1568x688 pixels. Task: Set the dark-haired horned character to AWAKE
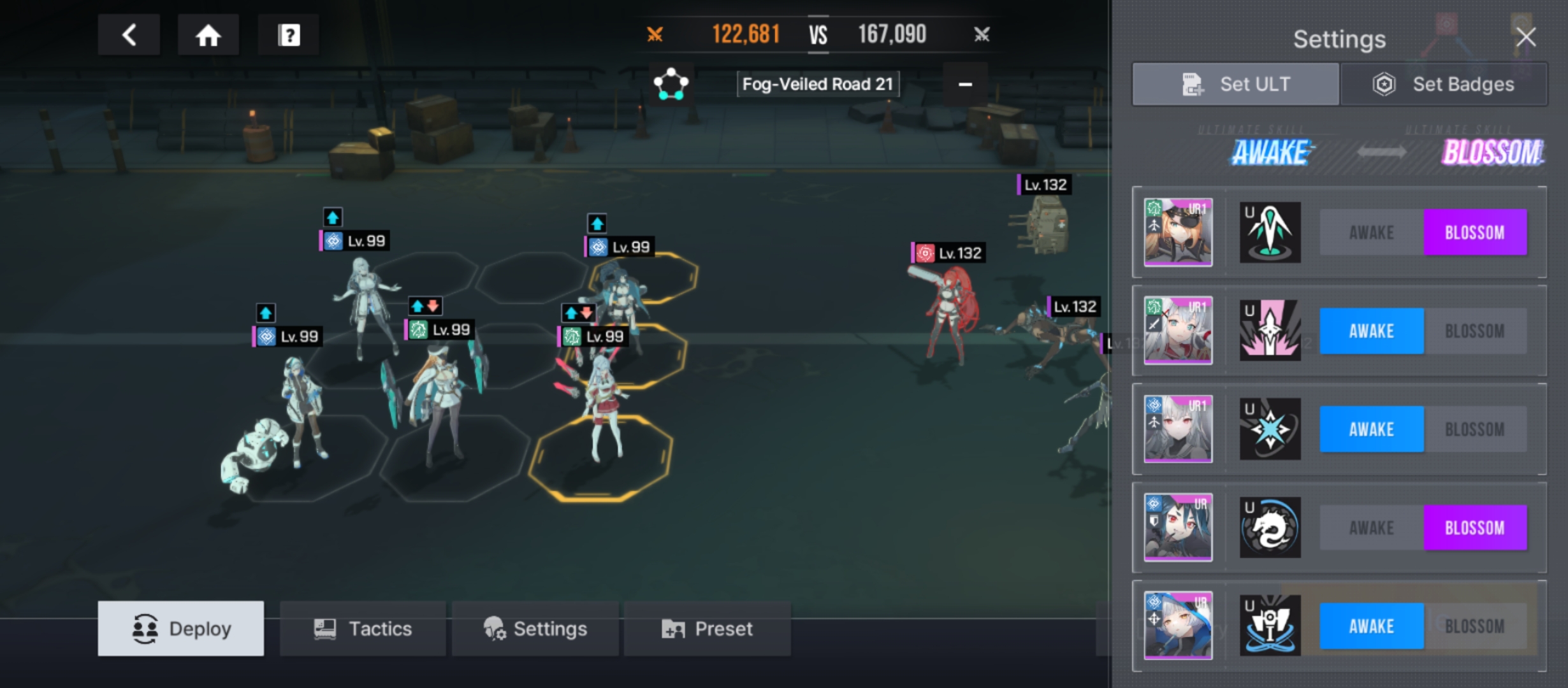[1371, 528]
